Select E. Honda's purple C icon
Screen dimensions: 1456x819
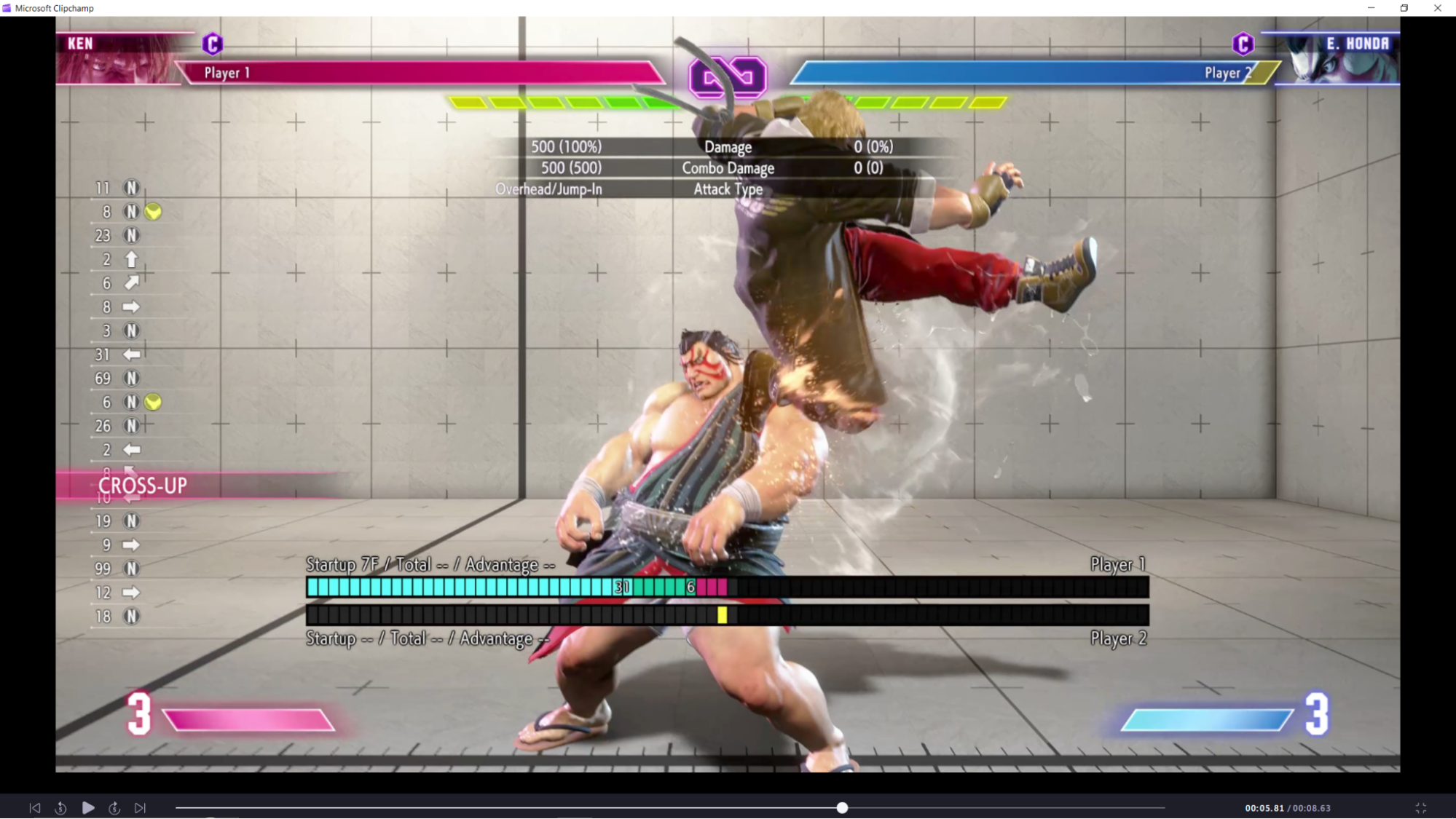tap(1243, 44)
